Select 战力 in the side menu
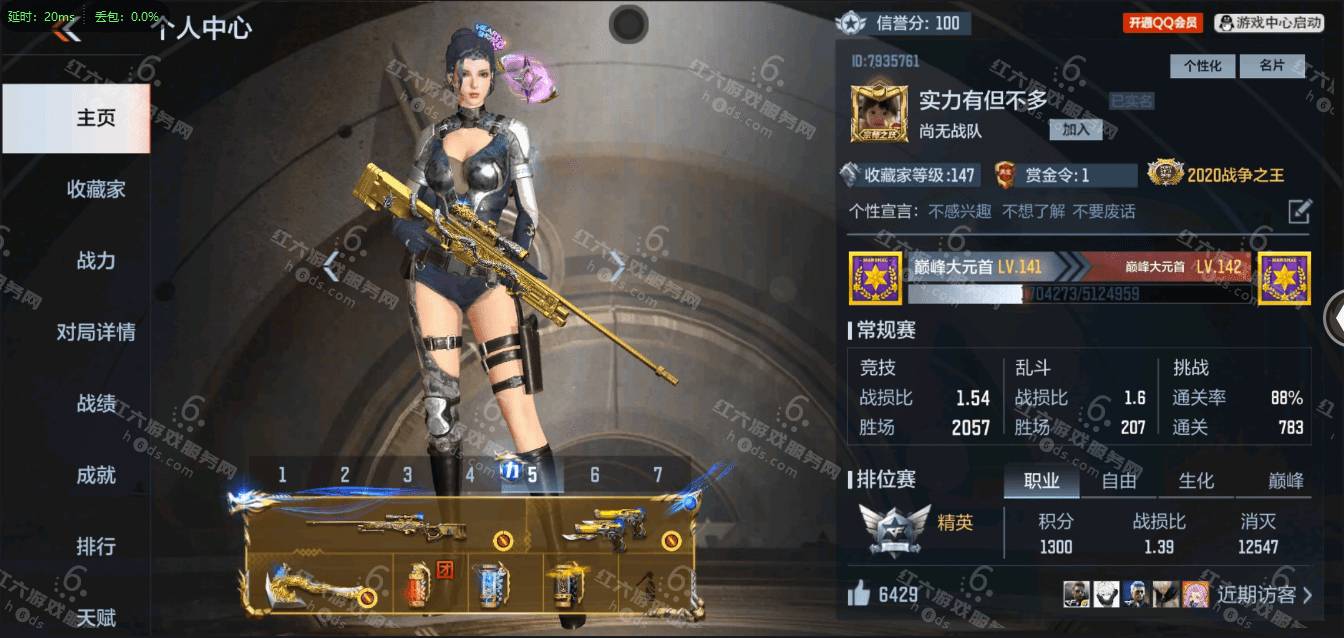 pos(96,261)
